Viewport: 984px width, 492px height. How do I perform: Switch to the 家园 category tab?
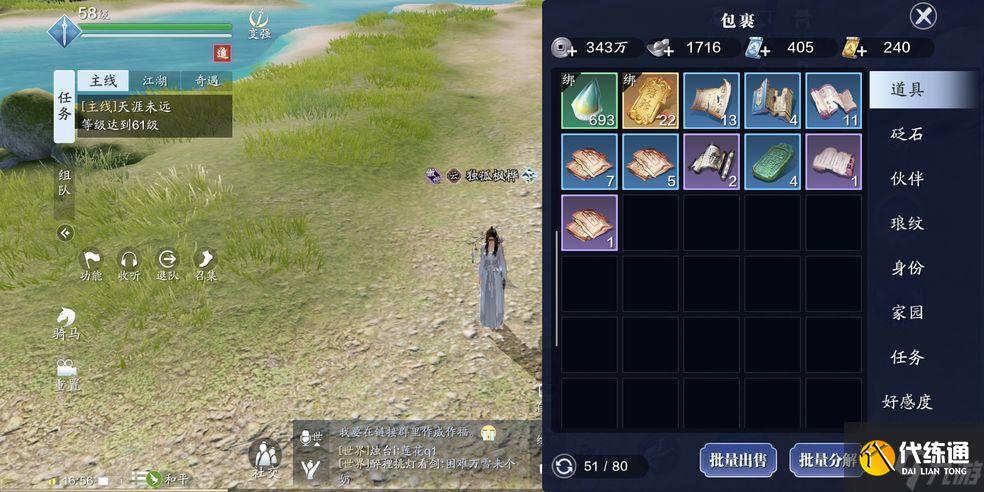[907, 312]
